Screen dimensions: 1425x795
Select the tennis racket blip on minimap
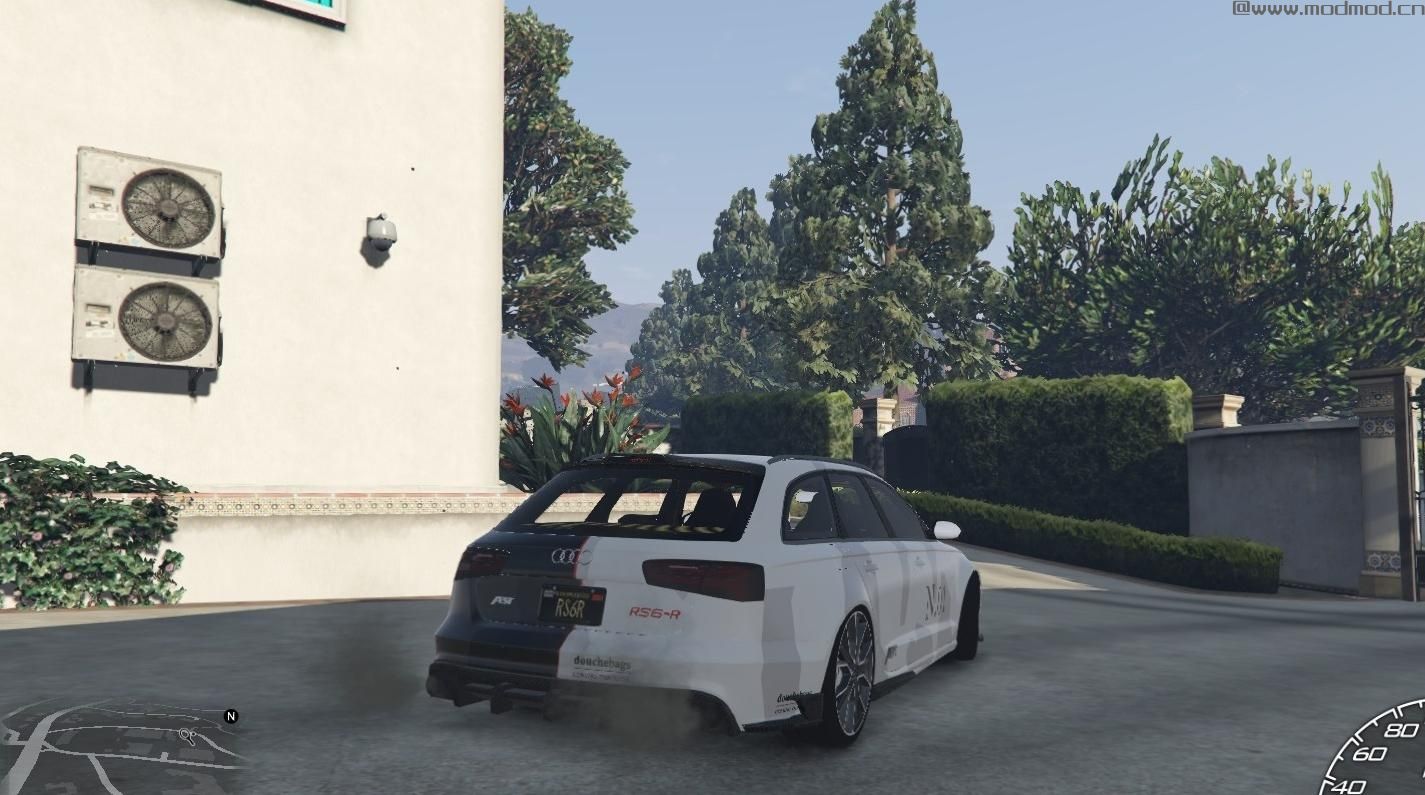pos(187,737)
